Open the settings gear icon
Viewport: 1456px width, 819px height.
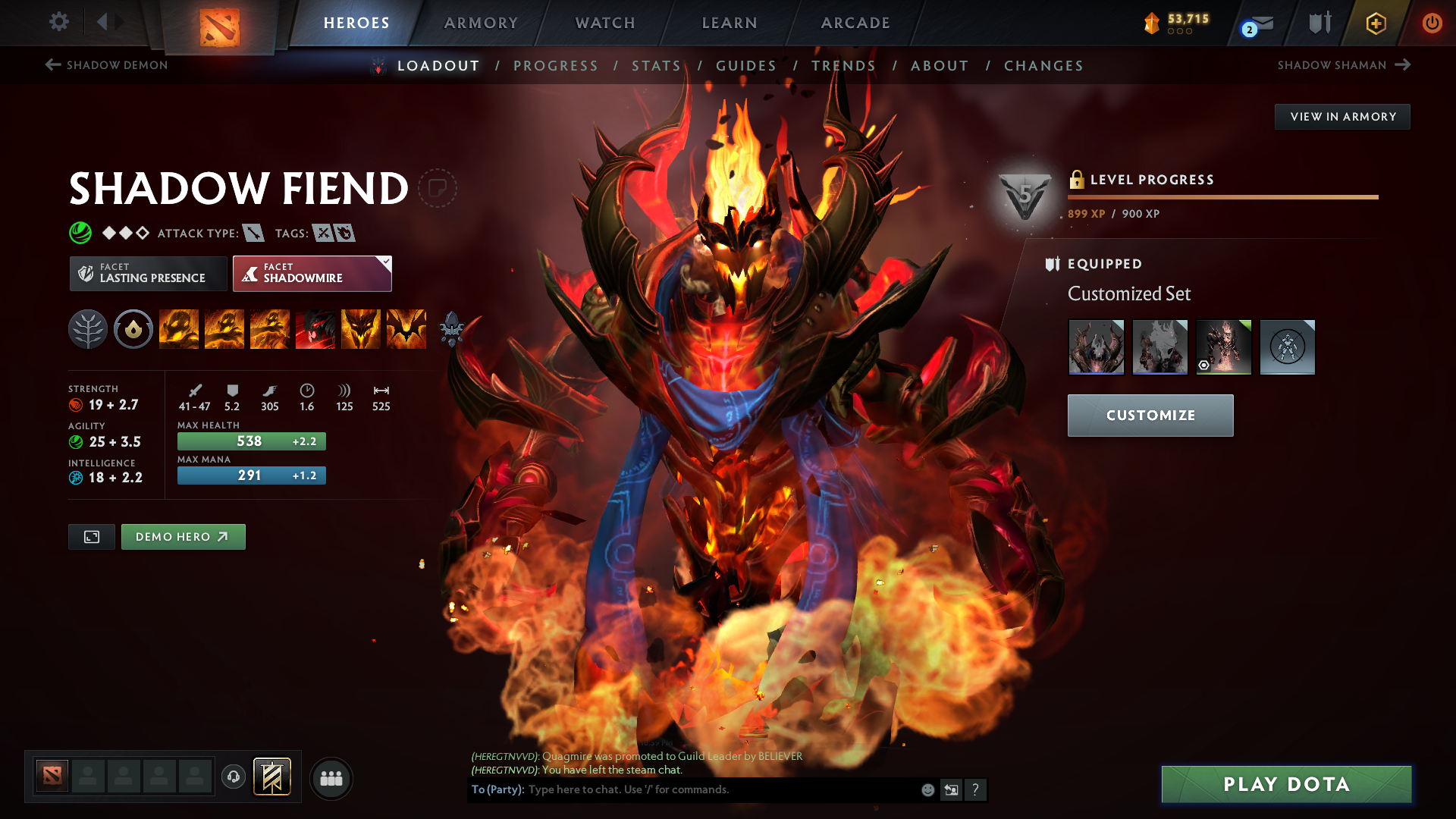[58, 22]
